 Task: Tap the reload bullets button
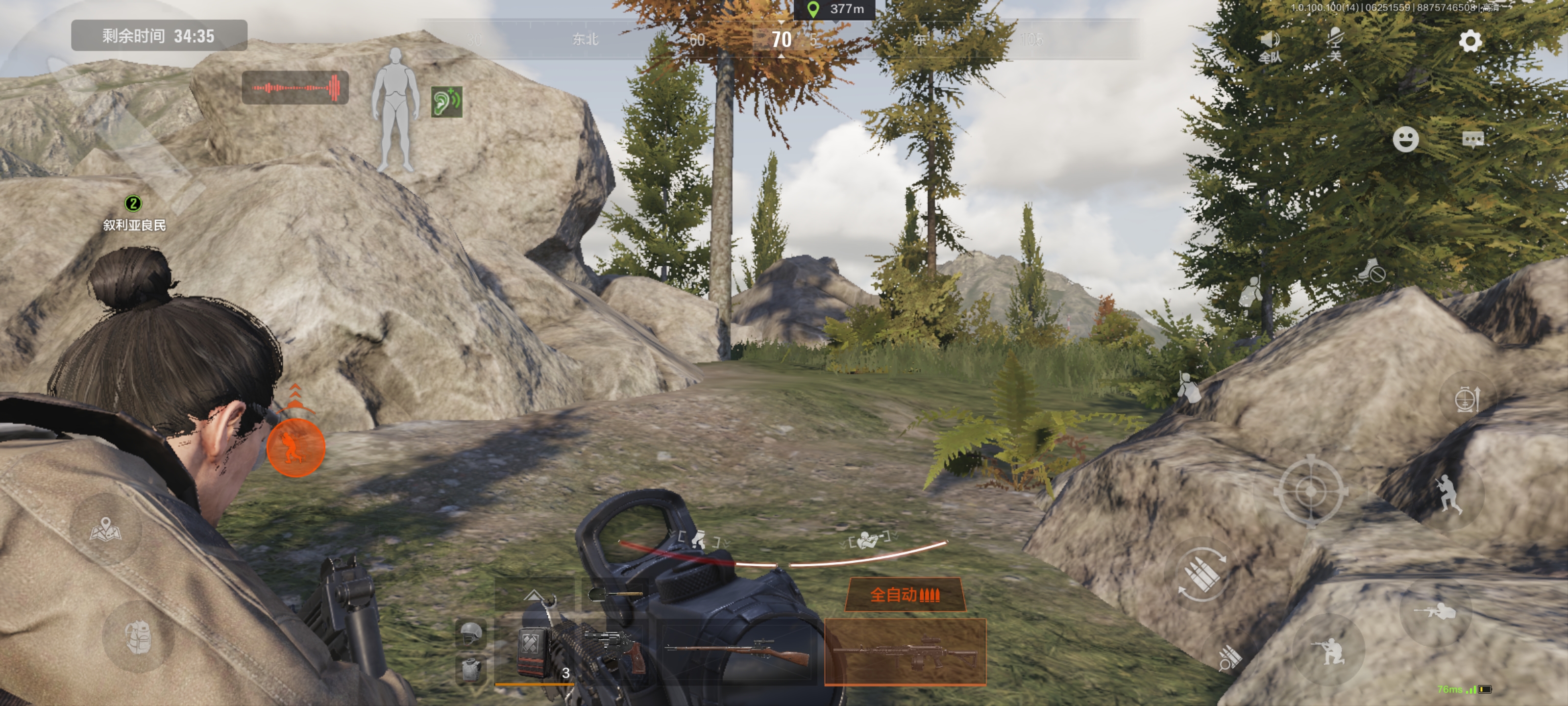(x=1201, y=575)
